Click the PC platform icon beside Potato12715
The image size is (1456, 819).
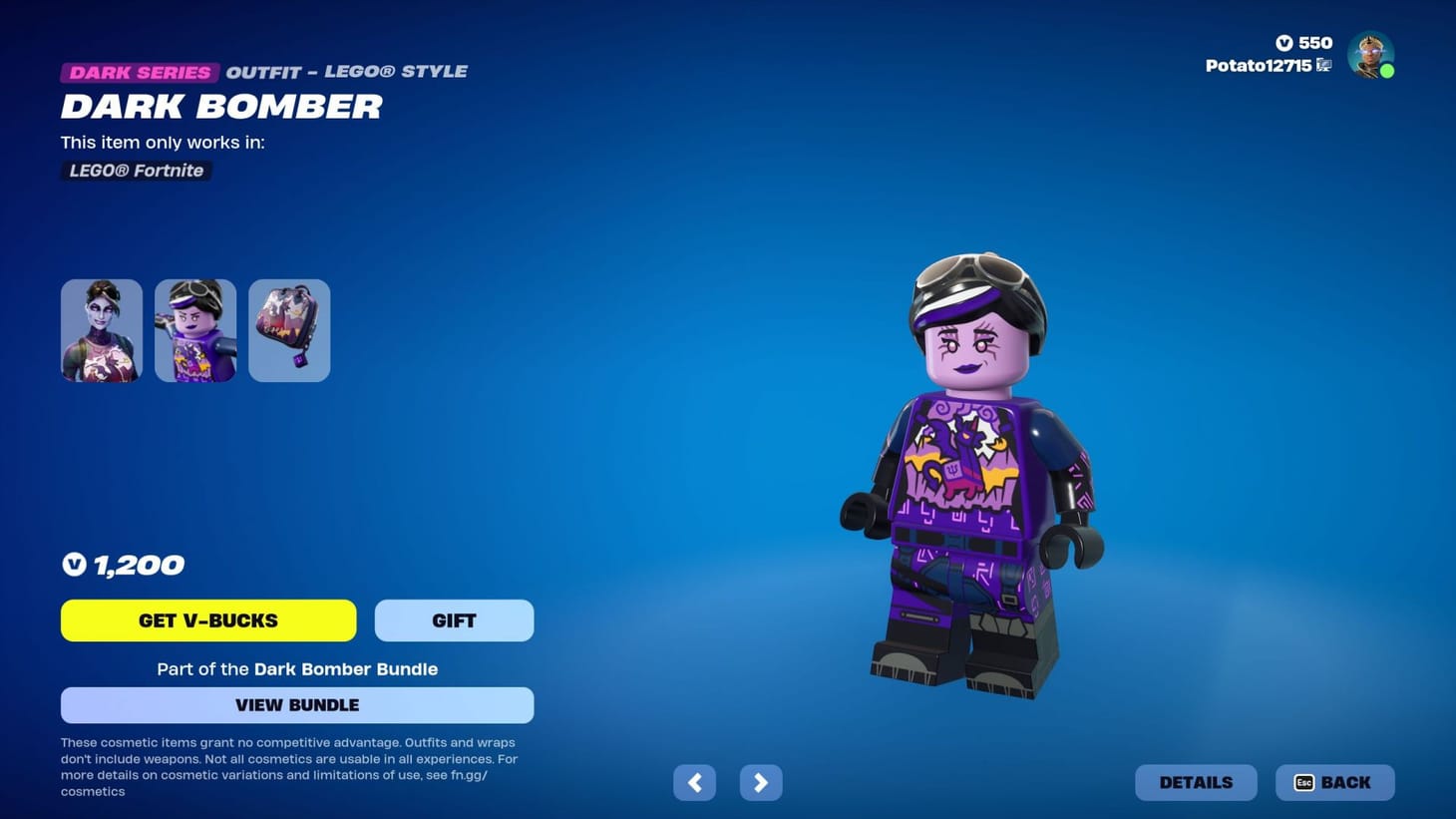click(1323, 64)
